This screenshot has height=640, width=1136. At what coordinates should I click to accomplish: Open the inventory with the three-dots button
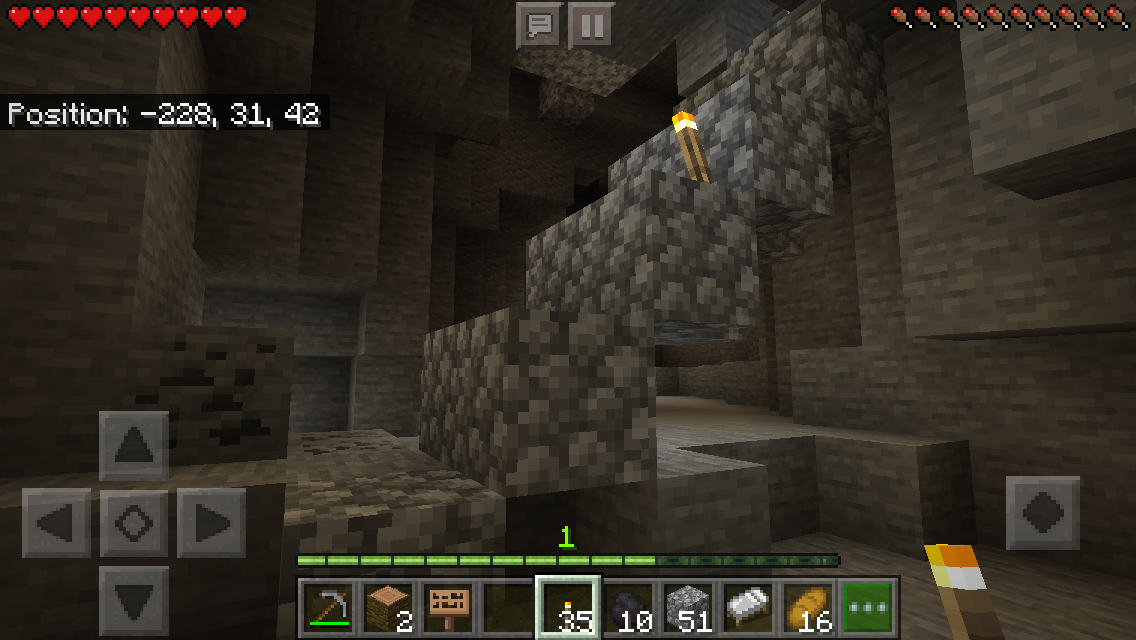tap(867, 607)
